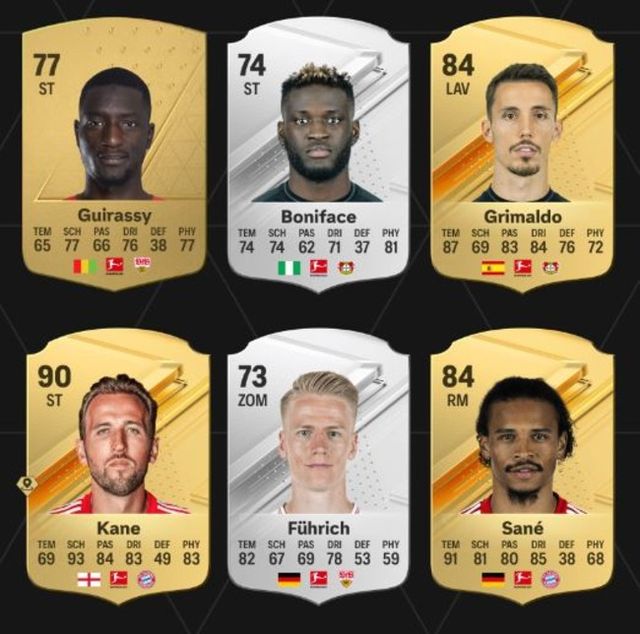The width and height of the screenshot is (640, 634).
Task: Choose the Sané 84 RM card
Action: pos(521,463)
